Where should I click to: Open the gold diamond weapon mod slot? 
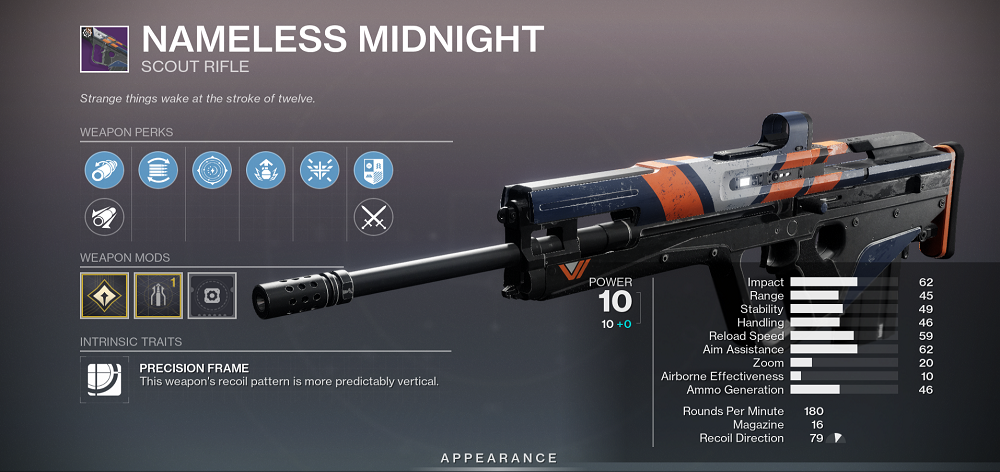click(104, 297)
